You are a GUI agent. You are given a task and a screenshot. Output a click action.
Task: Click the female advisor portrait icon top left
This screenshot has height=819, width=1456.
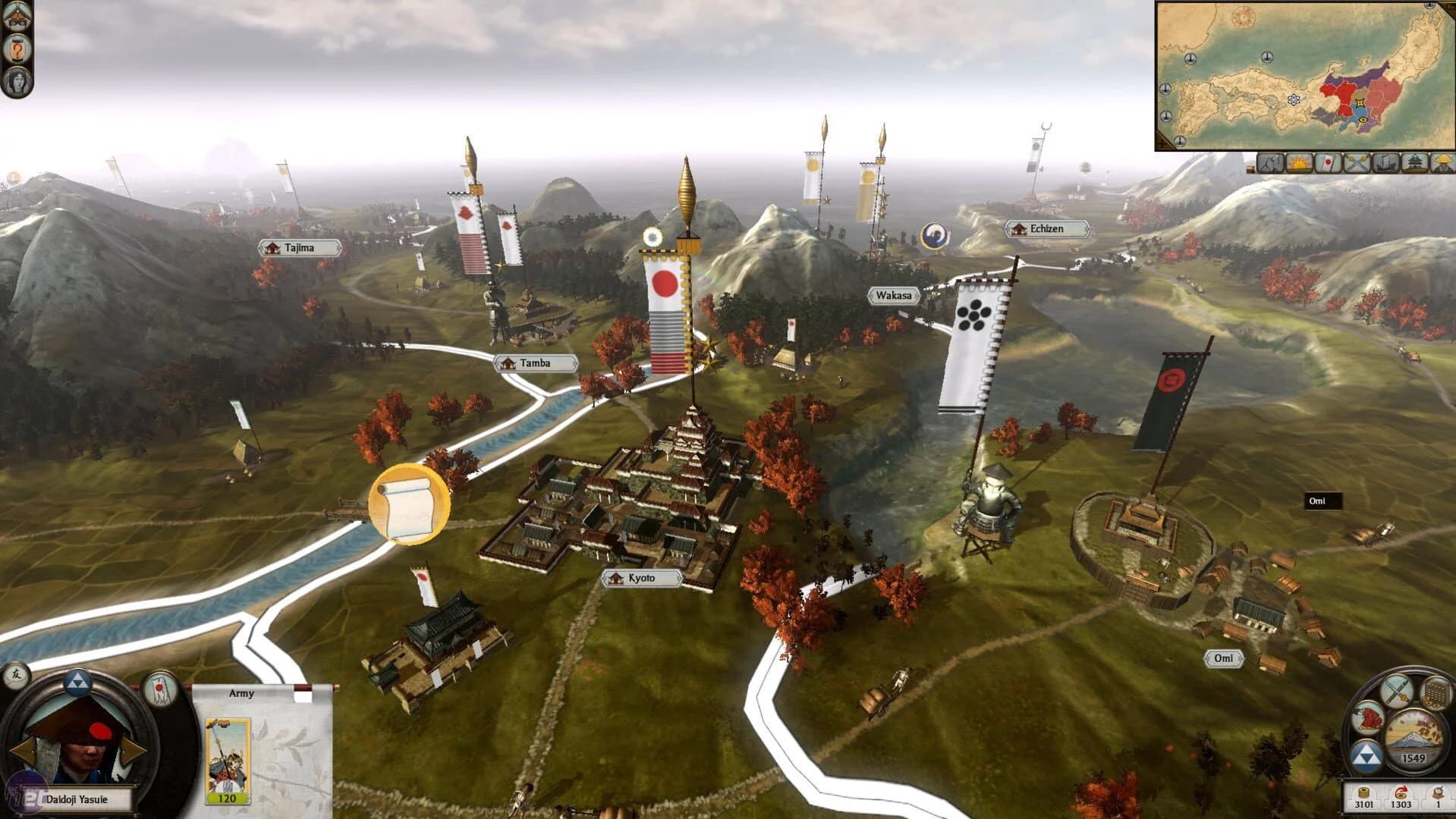17,81
